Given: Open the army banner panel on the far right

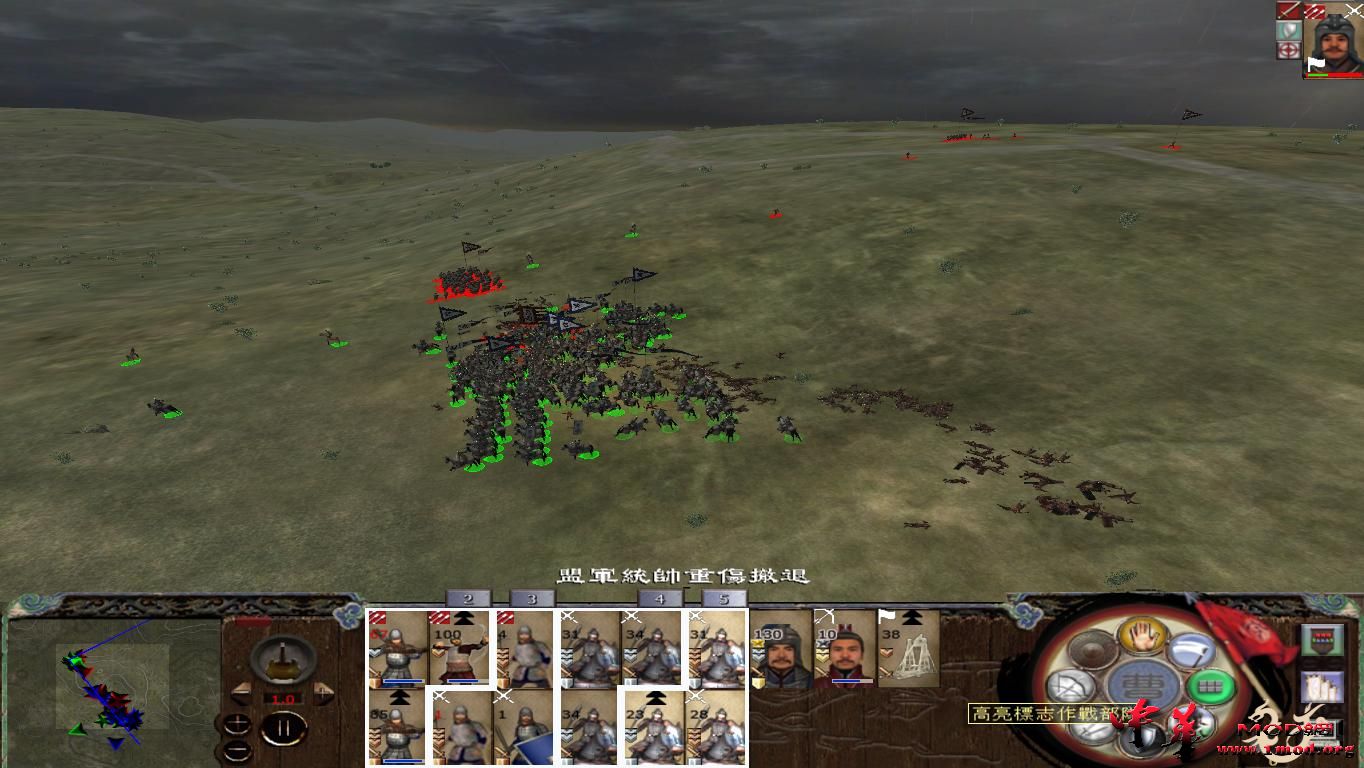Looking at the screenshot, I should pyautogui.click(x=1322, y=640).
